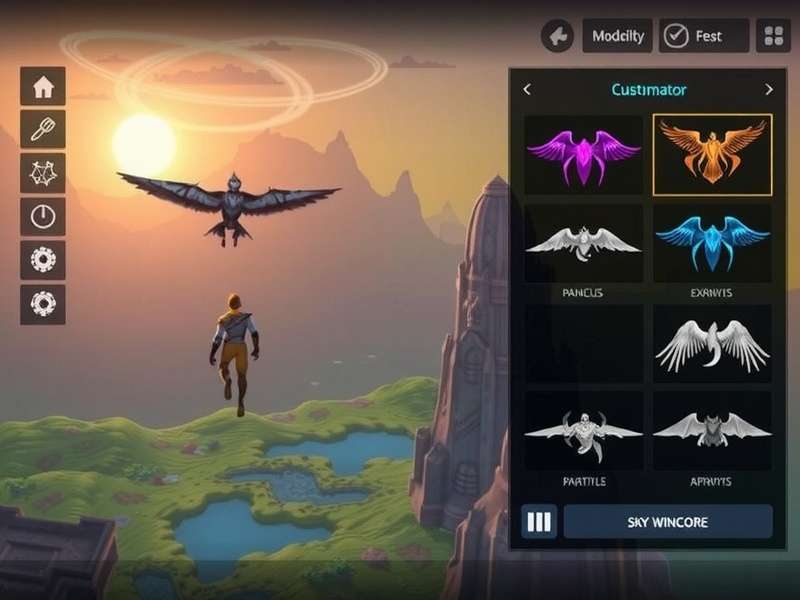Choose the purple wings skin
Screen dimensions: 800x600
click(584, 154)
